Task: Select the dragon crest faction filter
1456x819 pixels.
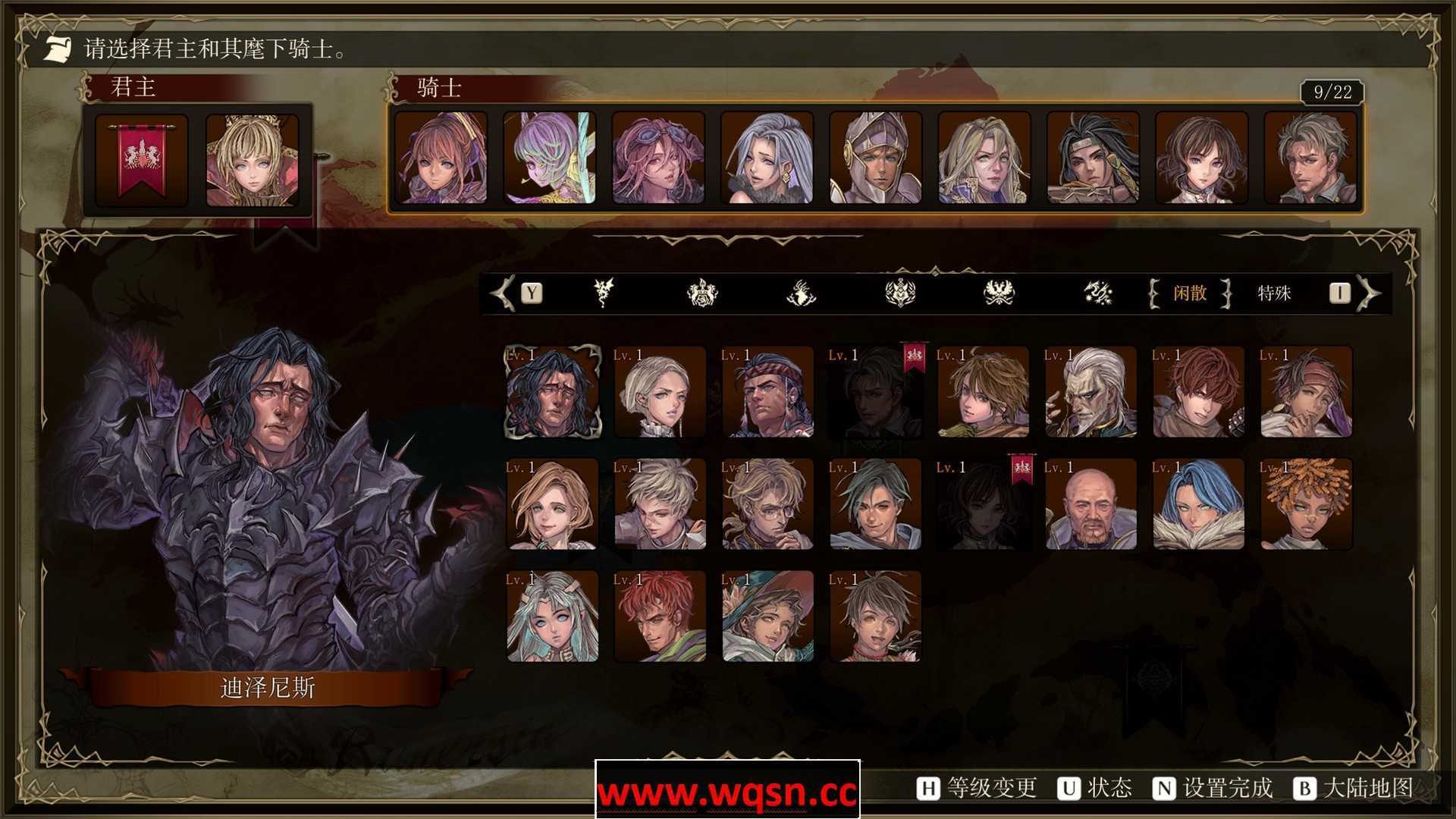Action: pos(603,294)
